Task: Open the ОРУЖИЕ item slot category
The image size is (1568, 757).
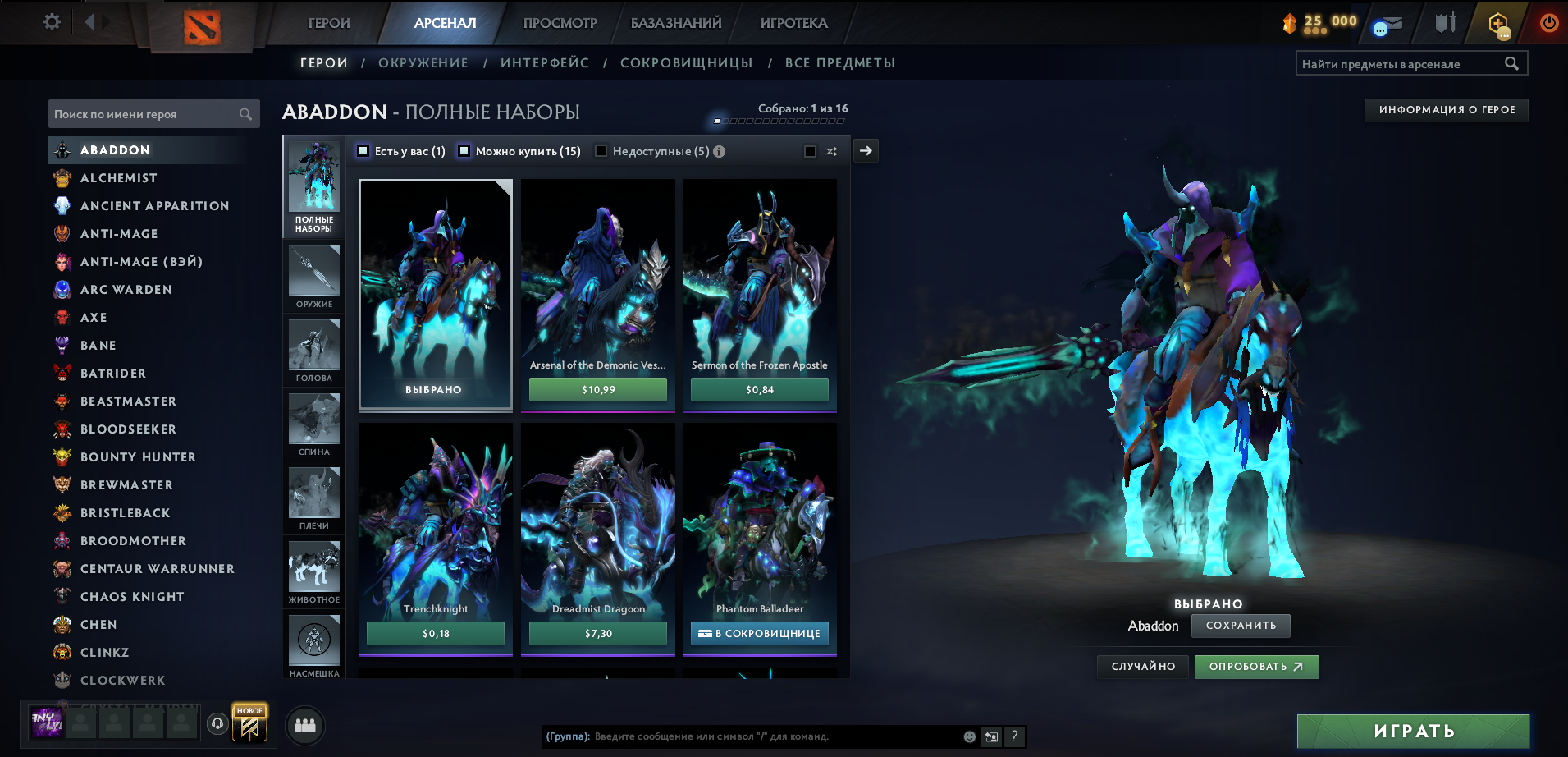Action: [314, 278]
